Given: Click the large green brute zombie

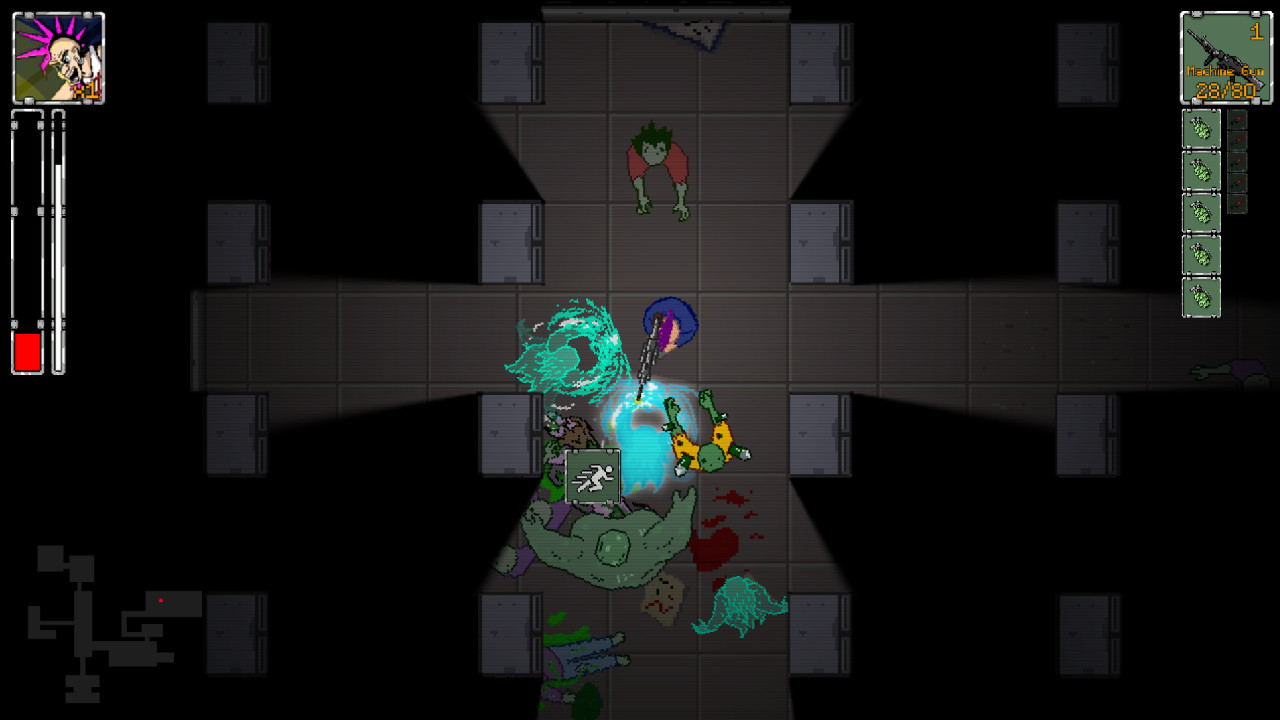Looking at the screenshot, I should pos(605,540).
